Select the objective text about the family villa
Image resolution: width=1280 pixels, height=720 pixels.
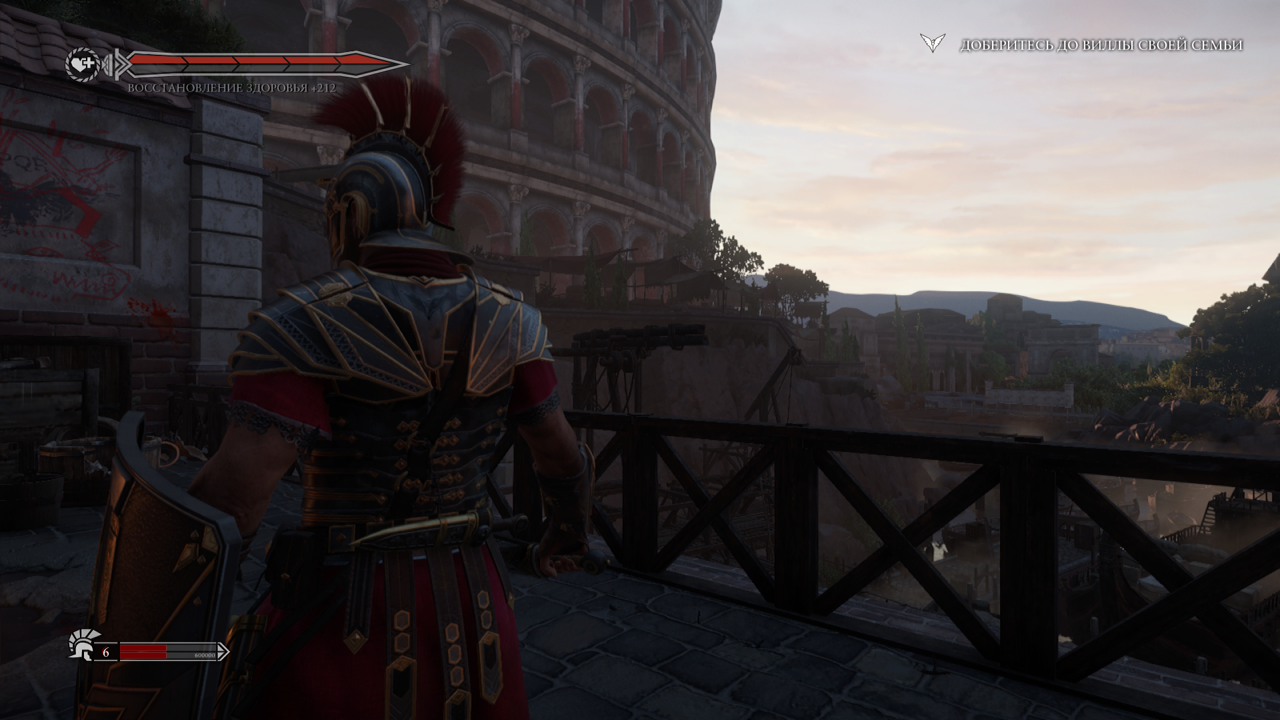click(1101, 45)
